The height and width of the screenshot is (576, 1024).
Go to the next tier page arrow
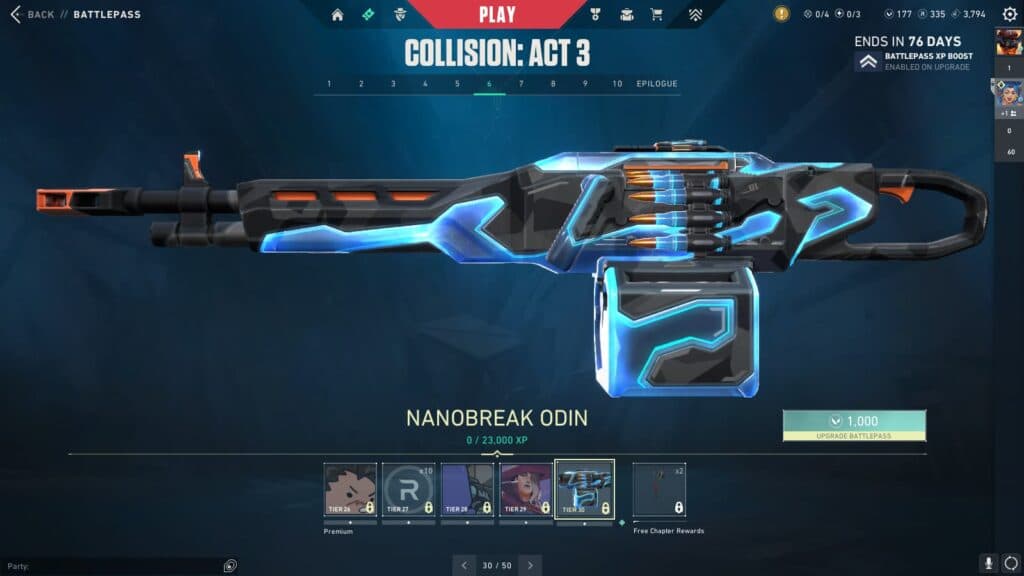click(531, 565)
